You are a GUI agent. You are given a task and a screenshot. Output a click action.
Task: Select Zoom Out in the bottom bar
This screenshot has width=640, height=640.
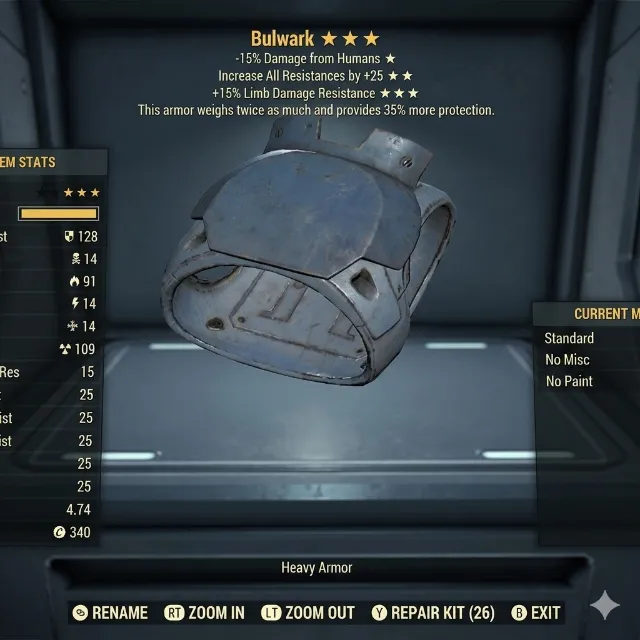click(x=308, y=613)
